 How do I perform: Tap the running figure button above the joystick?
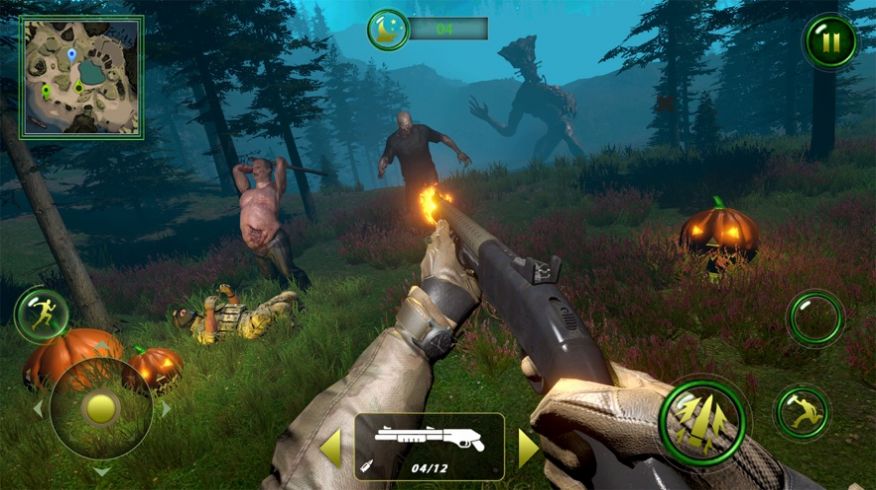(x=41, y=315)
